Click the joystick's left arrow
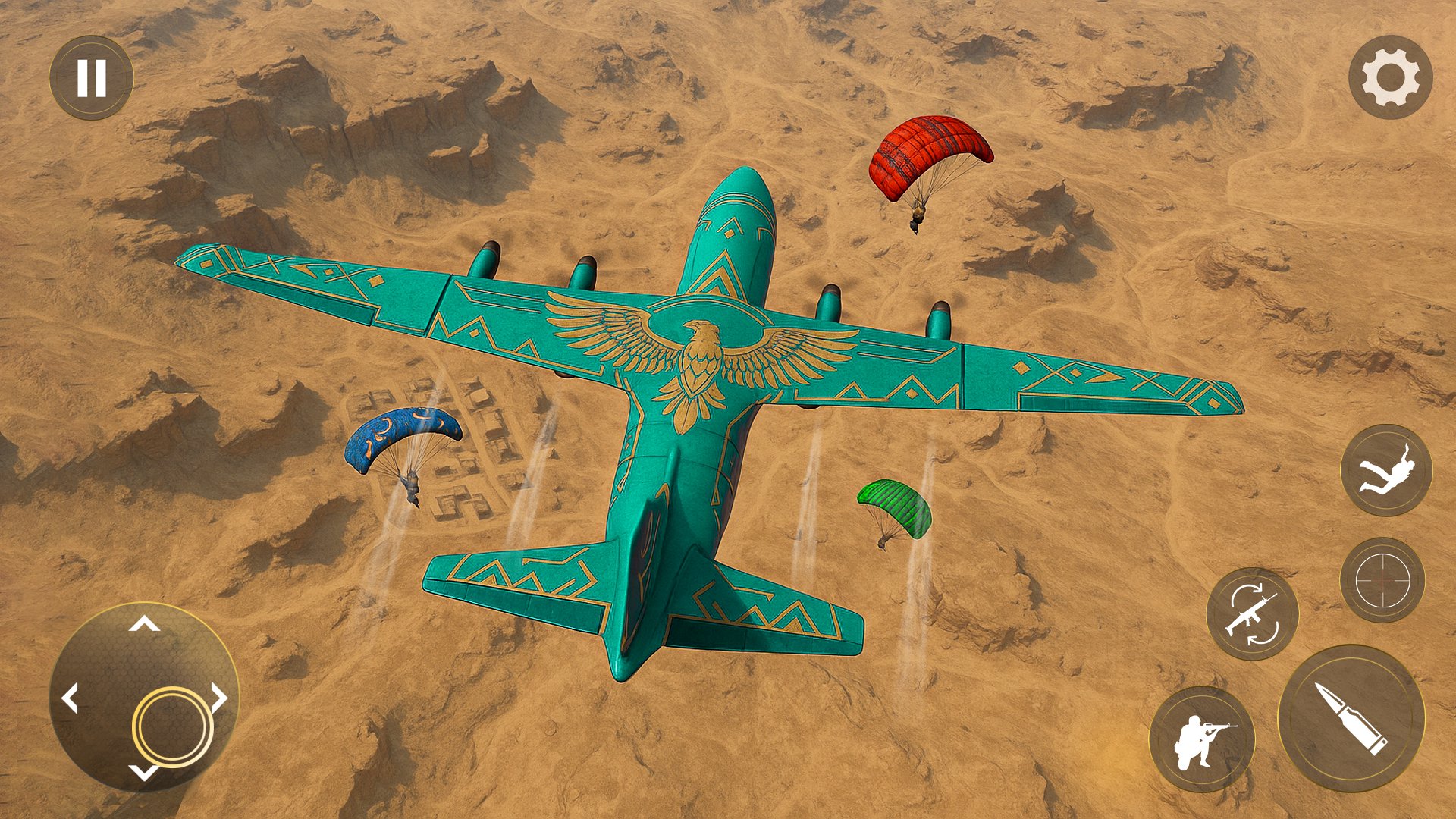 click(x=71, y=698)
